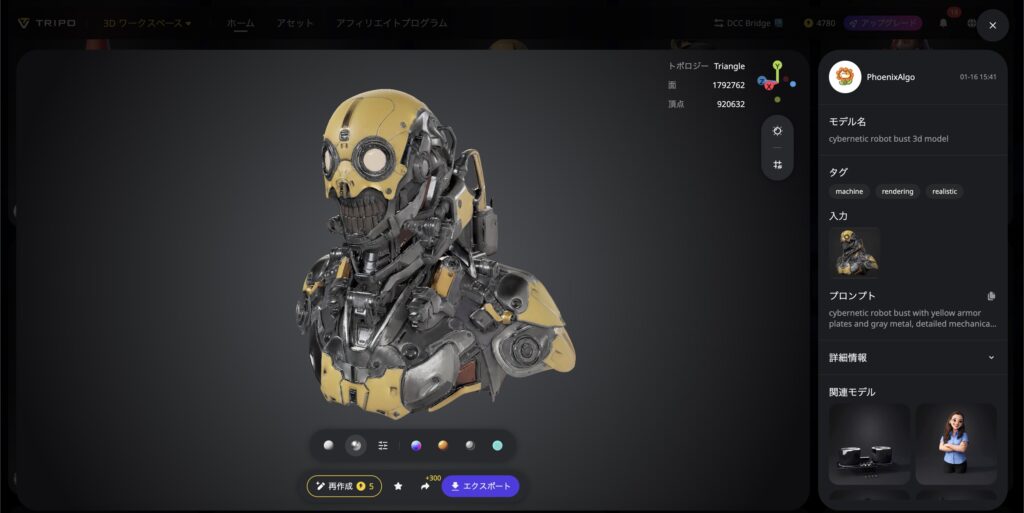
Task: Open the related cartoon woman model thumbnail
Action: pos(956,443)
